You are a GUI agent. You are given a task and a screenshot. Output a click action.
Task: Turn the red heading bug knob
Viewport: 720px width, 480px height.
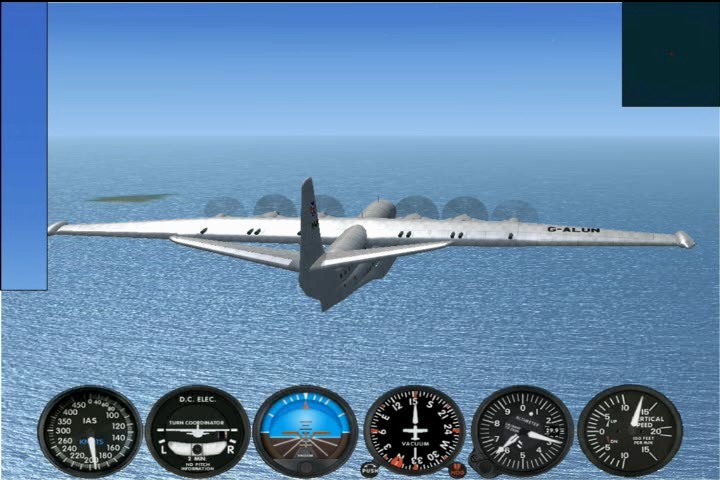coord(457,469)
